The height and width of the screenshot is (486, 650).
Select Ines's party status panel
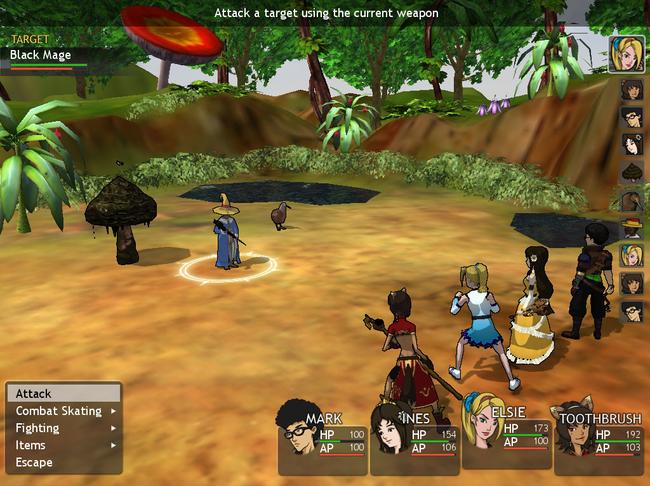click(414, 440)
